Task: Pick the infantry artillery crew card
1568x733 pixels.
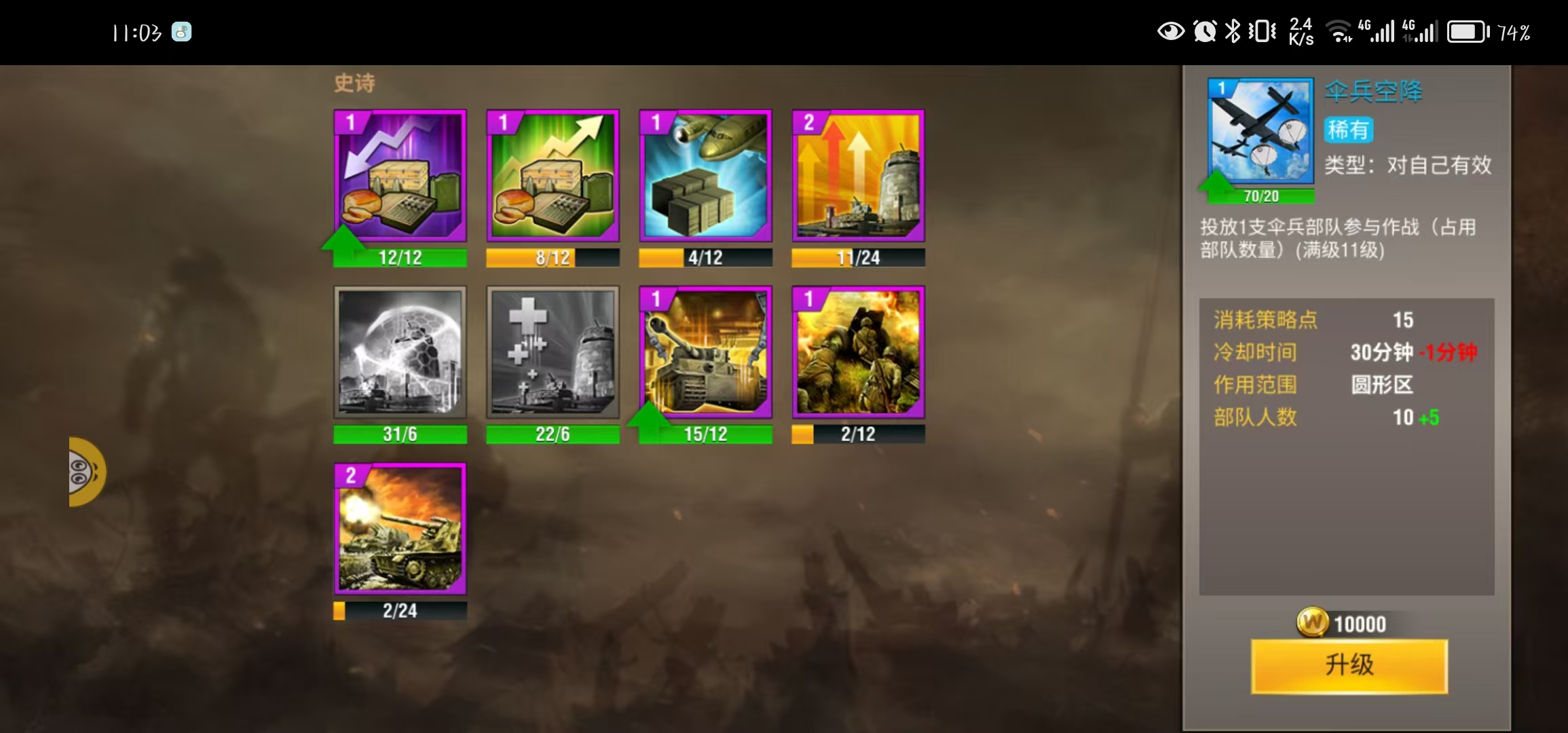Action: (858, 352)
